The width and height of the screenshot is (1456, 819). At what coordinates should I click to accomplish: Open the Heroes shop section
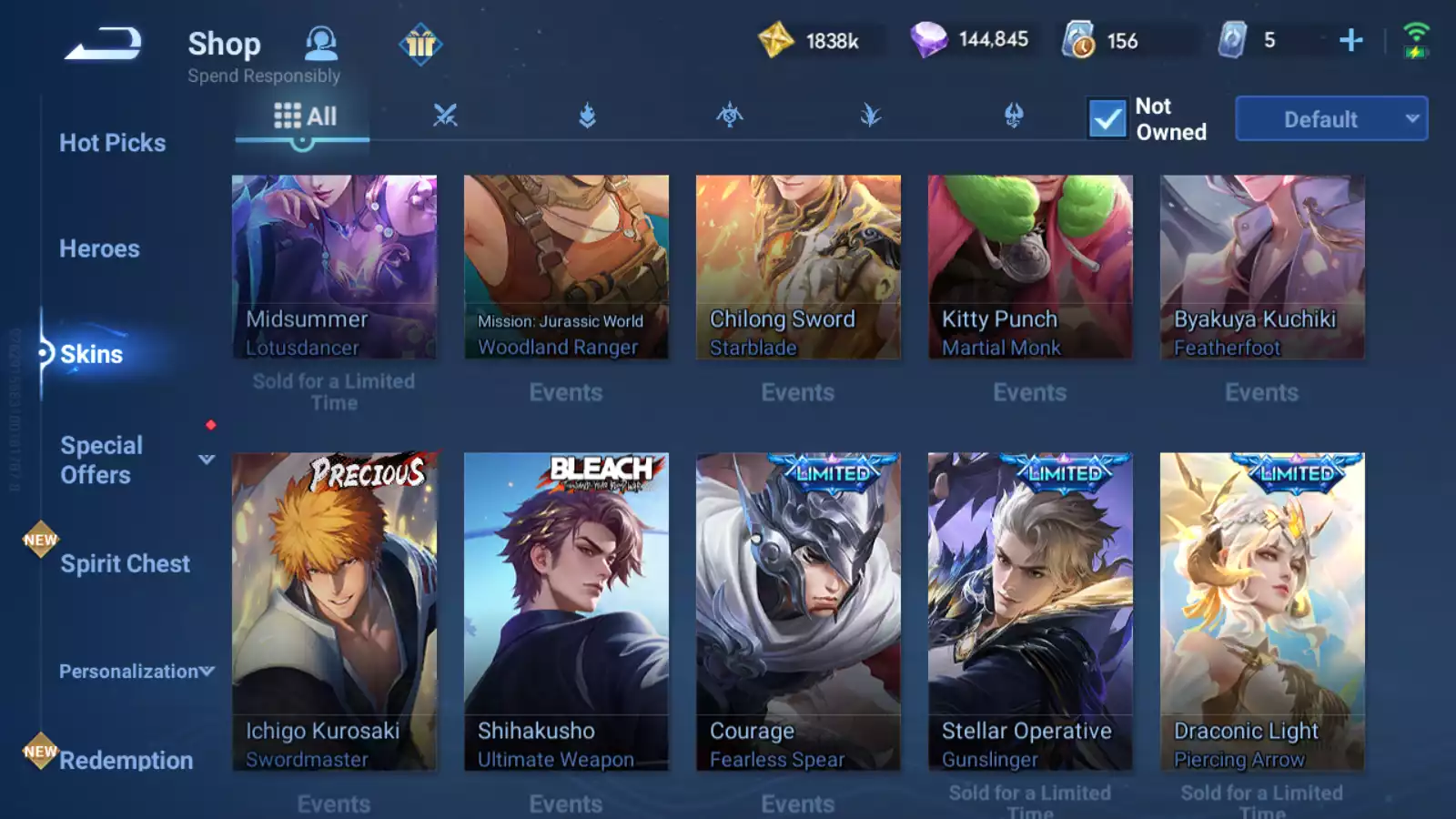tap(99, 248)
